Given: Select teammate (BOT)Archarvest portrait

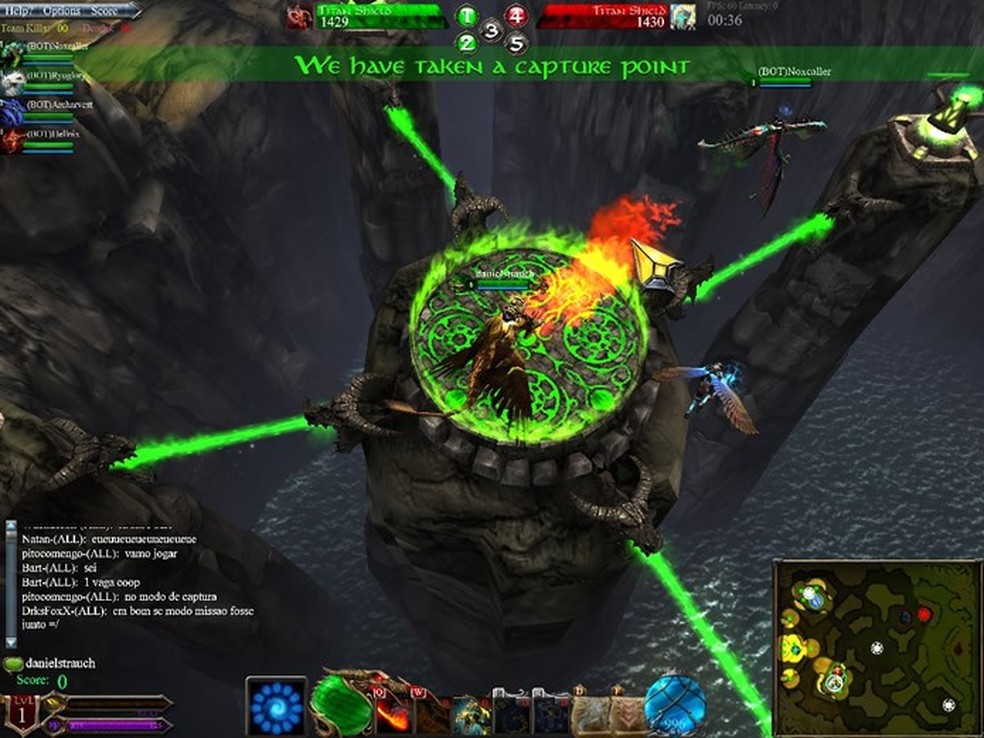Looking at the screenshot, I should [x=11, y=111].
